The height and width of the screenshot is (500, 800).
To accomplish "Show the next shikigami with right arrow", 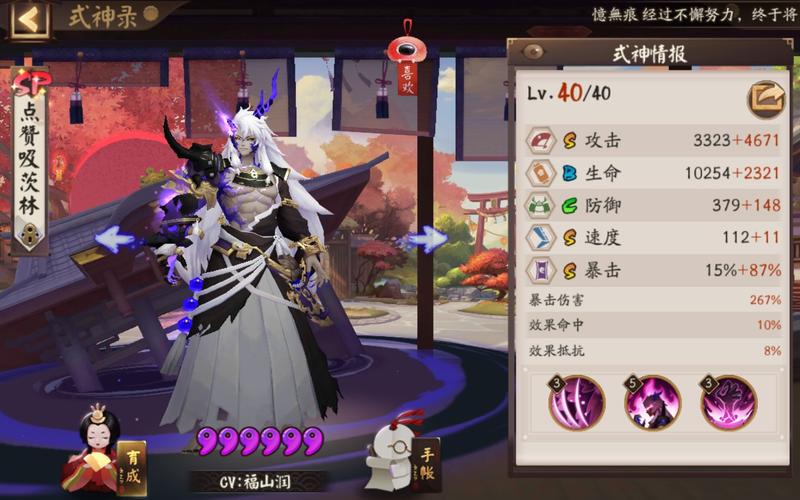I will [x=428, y=239].
